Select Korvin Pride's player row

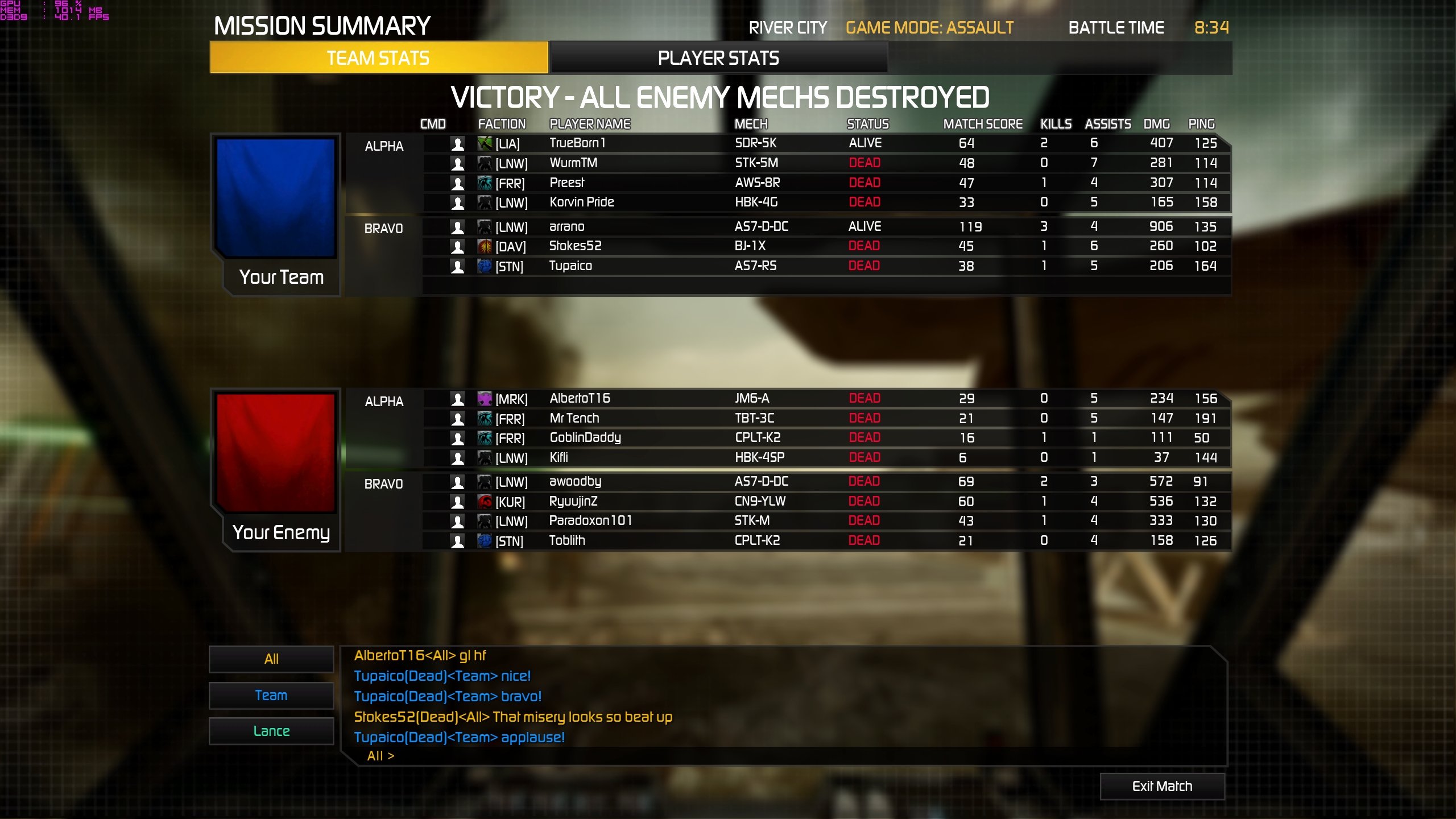(825, 202)
